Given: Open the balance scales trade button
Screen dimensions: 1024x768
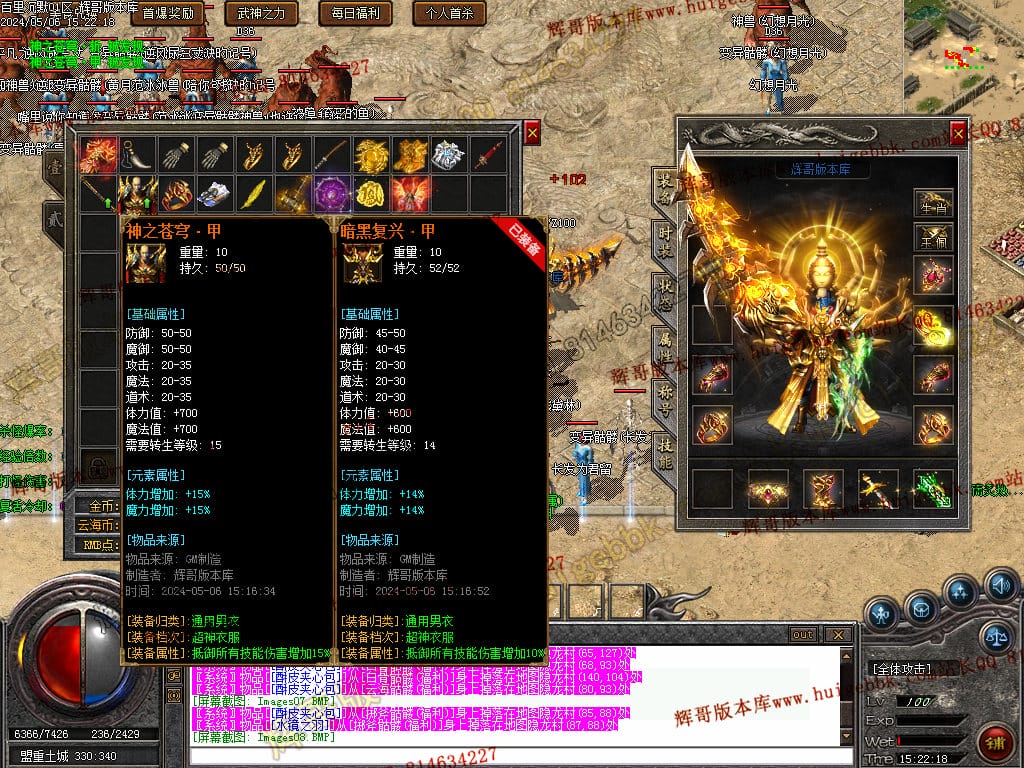Looking at the screenshot, I should [x=996, y=633].
